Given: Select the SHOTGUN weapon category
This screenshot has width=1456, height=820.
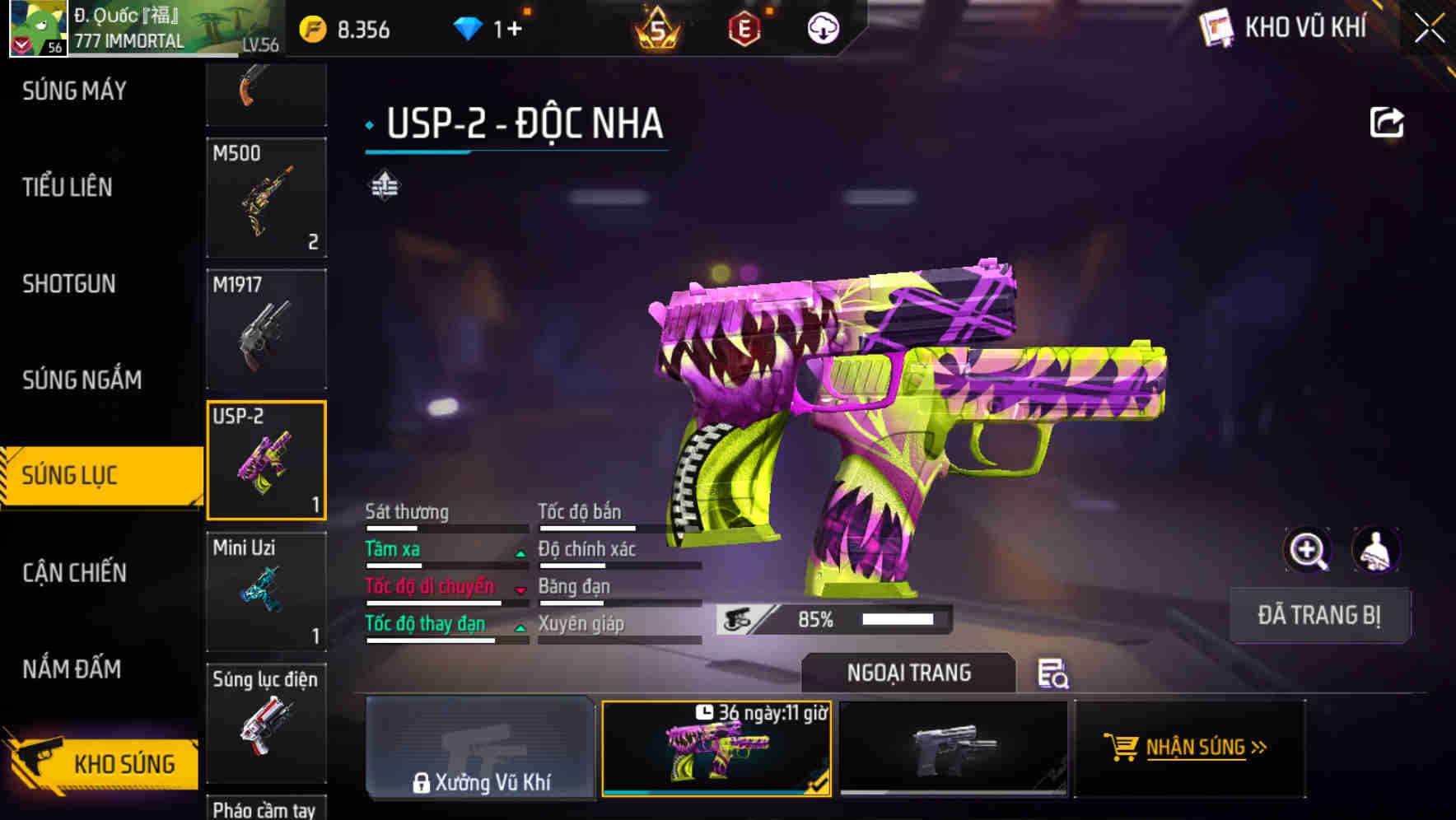Looking at the screenshot, I should coord(69,283).
